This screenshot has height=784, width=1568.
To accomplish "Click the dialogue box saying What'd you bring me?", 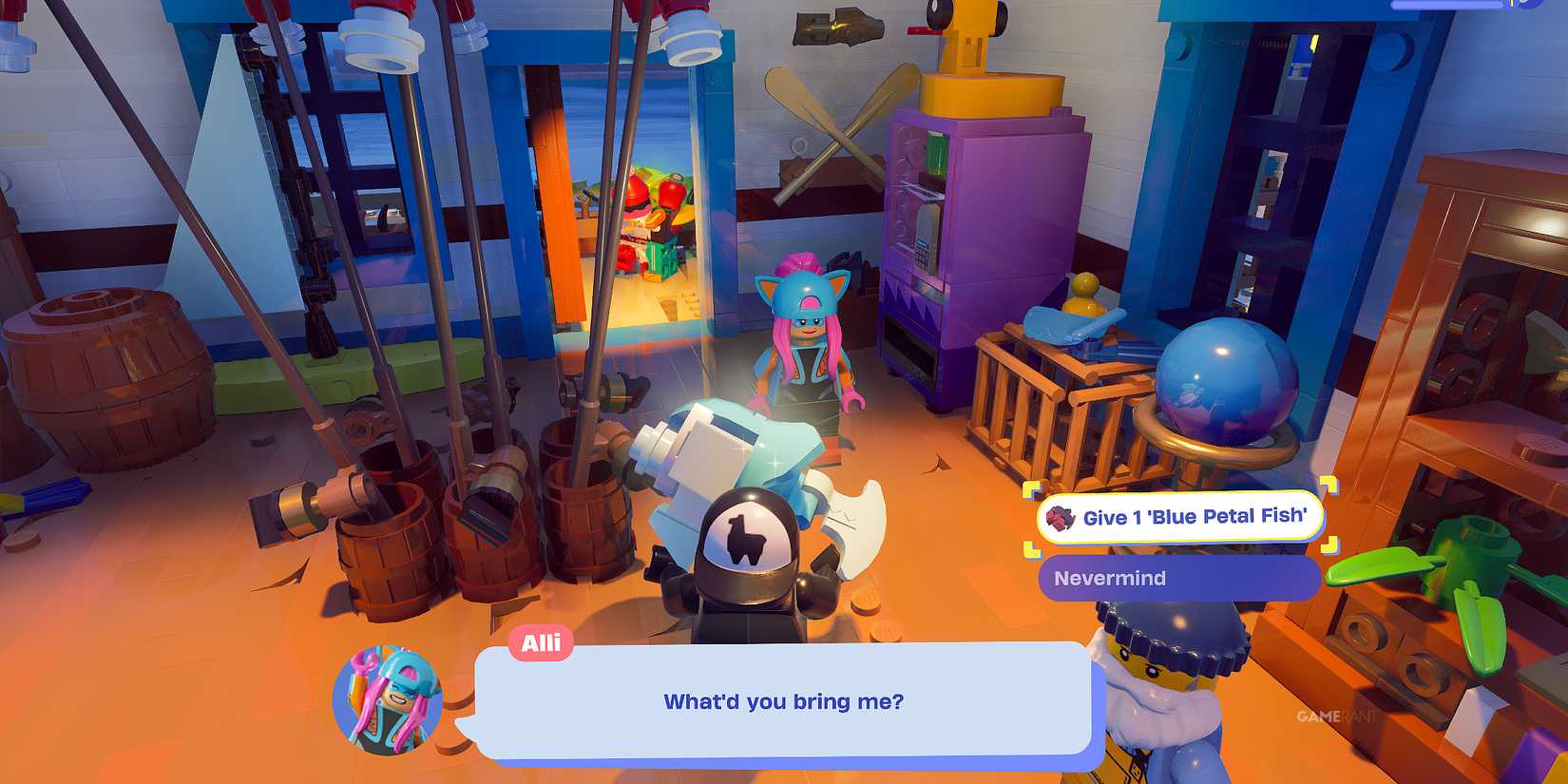I will click(x=784, y=701).
